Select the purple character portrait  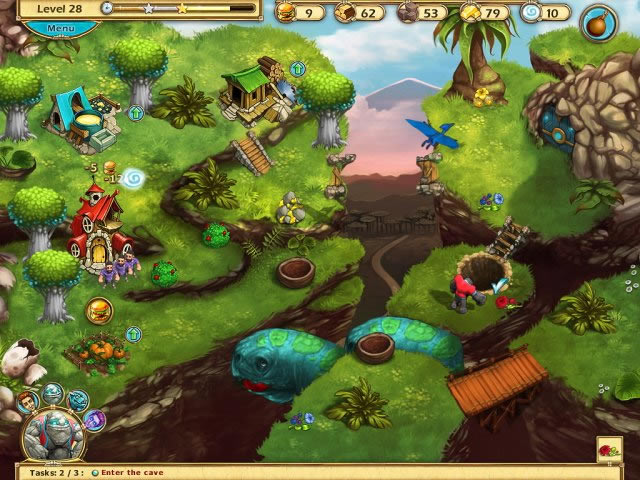(x=96, y=419)
